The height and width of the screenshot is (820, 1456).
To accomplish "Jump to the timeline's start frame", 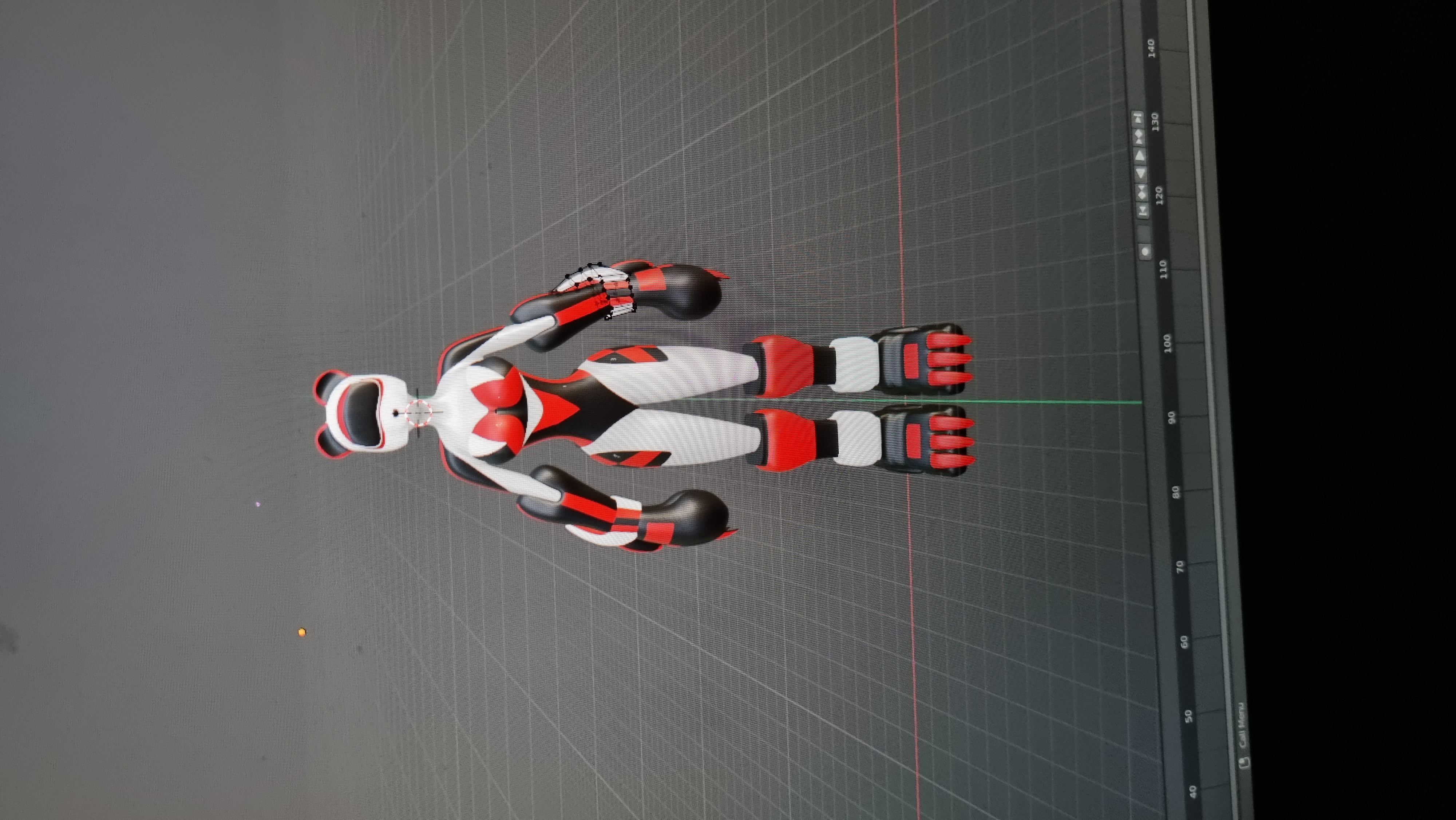I will pos(1142,211).
